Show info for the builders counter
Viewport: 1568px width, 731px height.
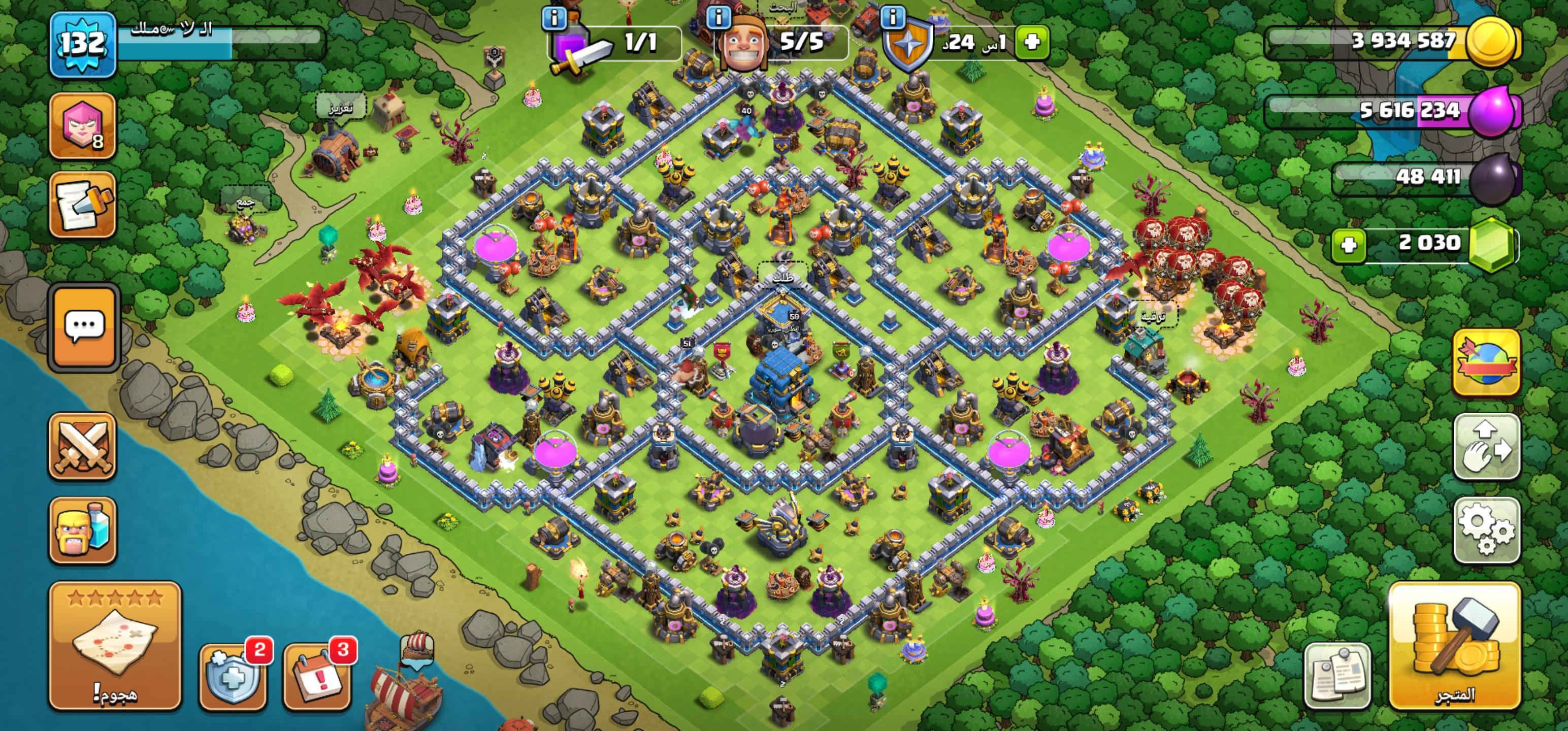pos(718,18)
